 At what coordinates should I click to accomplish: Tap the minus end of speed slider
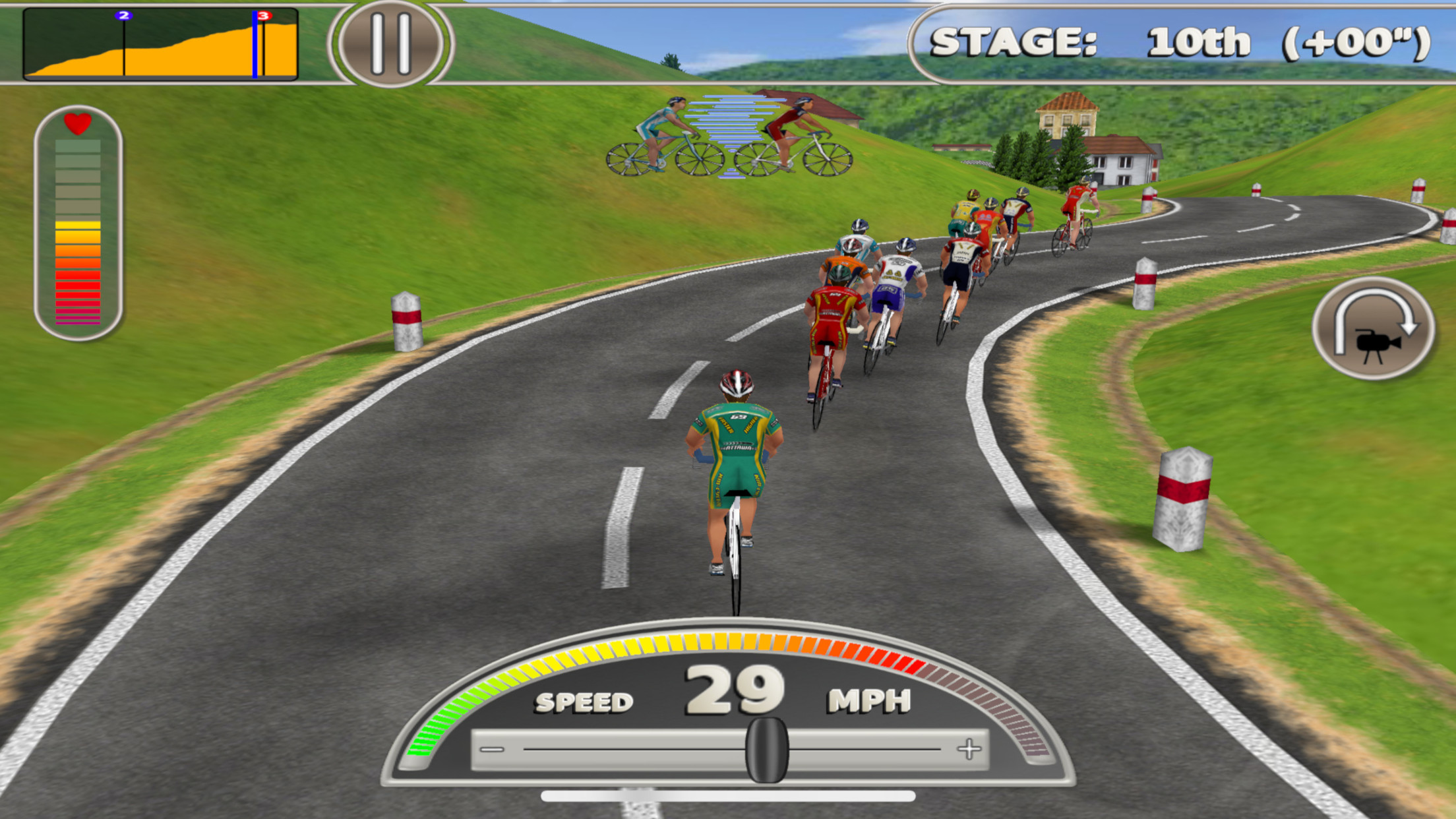point(492,750)
